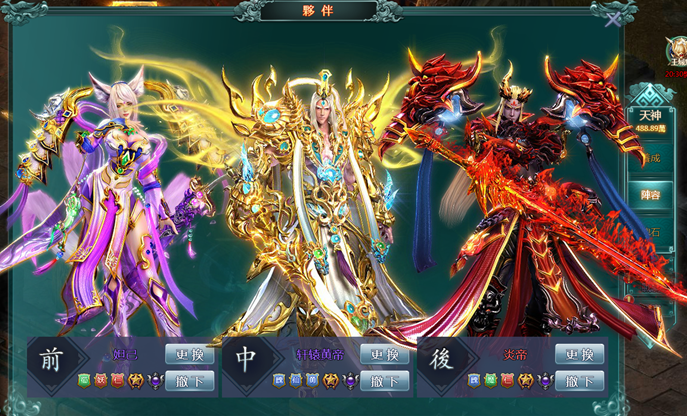Viewport: 687px width, 416px height.
Task: Open the 天神 tab
Action: pos(651,121)
